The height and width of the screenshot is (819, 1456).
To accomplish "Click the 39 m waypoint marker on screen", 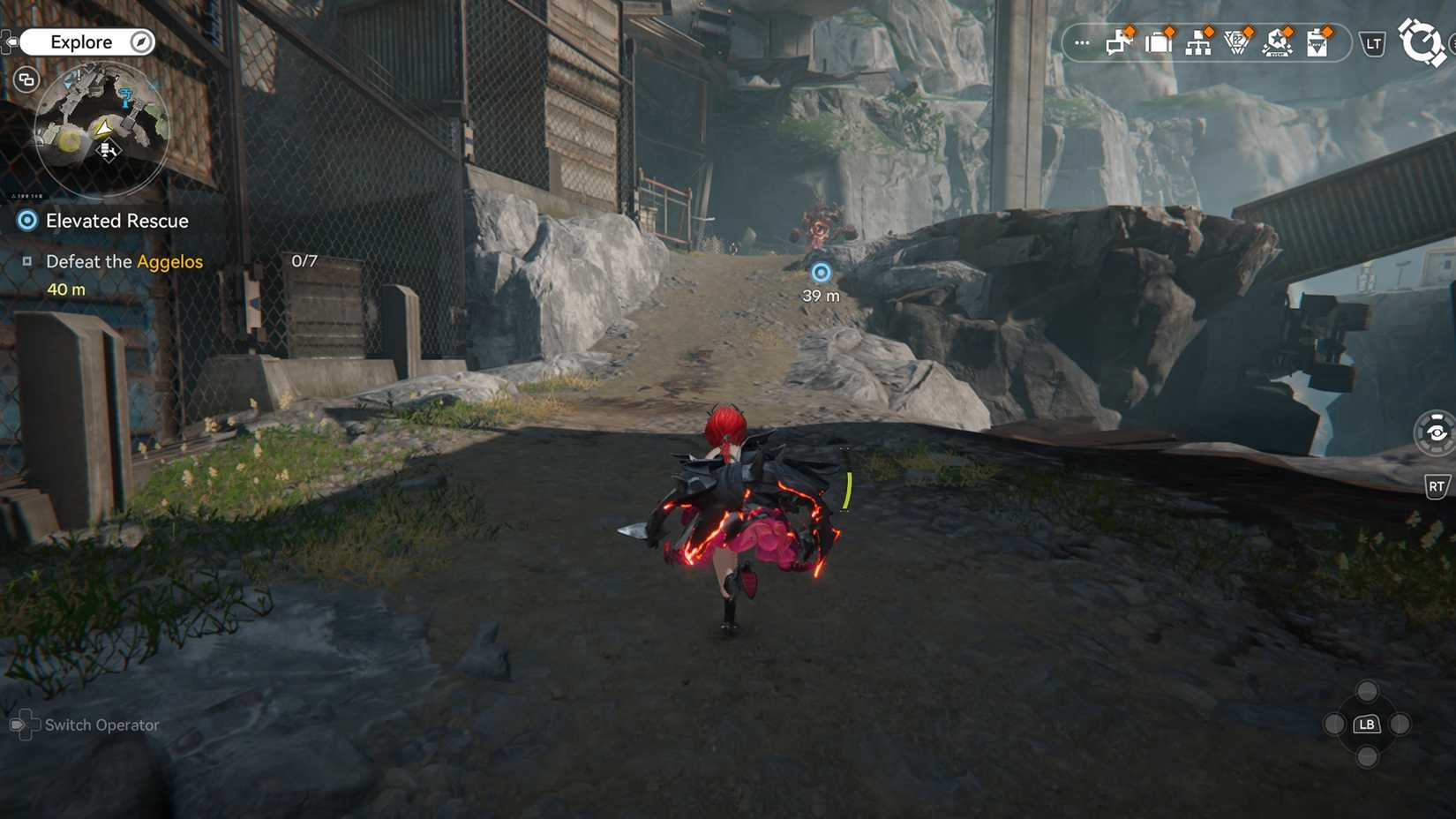I will [x=820, y=273].
